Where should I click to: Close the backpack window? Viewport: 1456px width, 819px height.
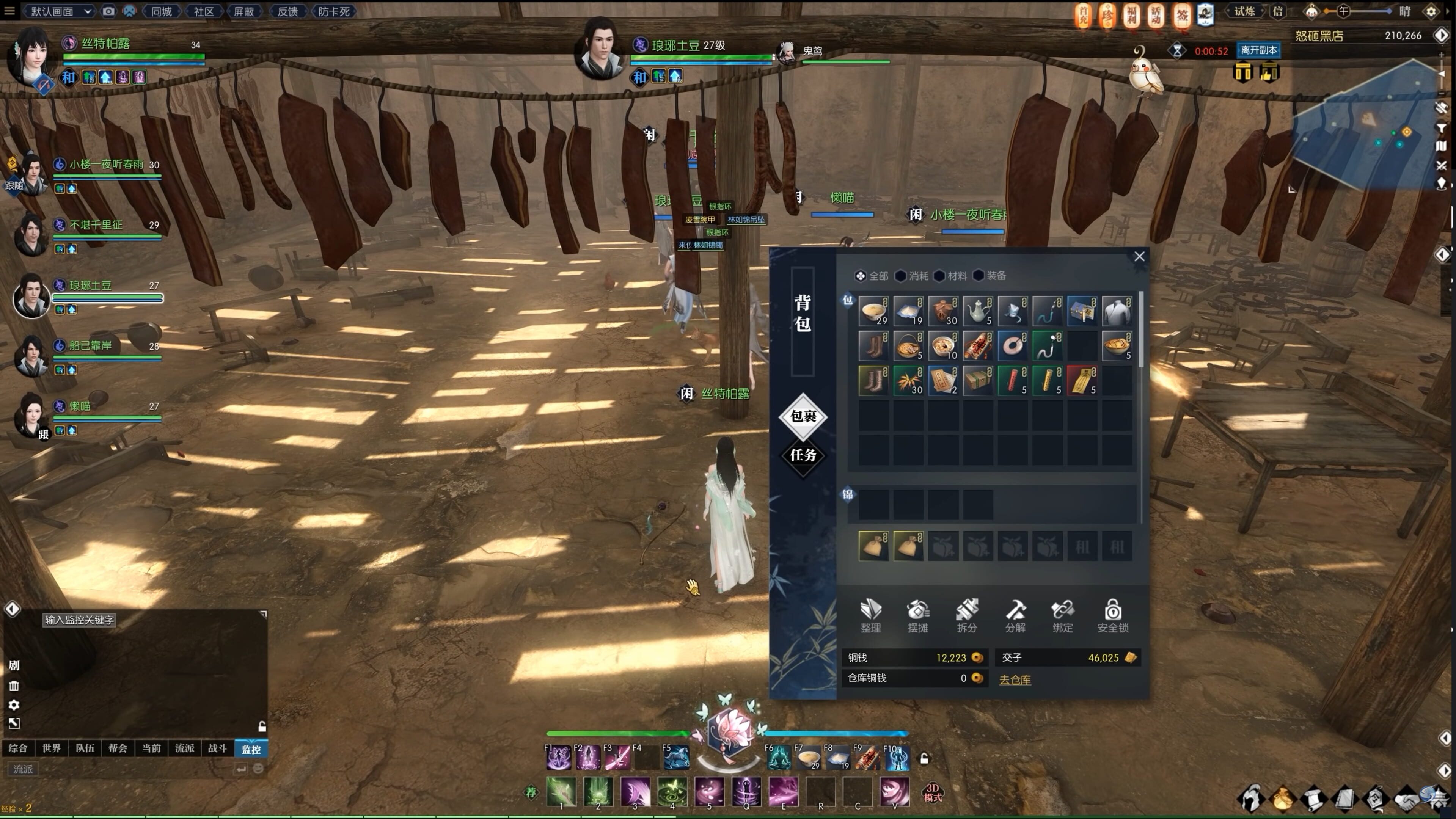tap(1139, 257)
